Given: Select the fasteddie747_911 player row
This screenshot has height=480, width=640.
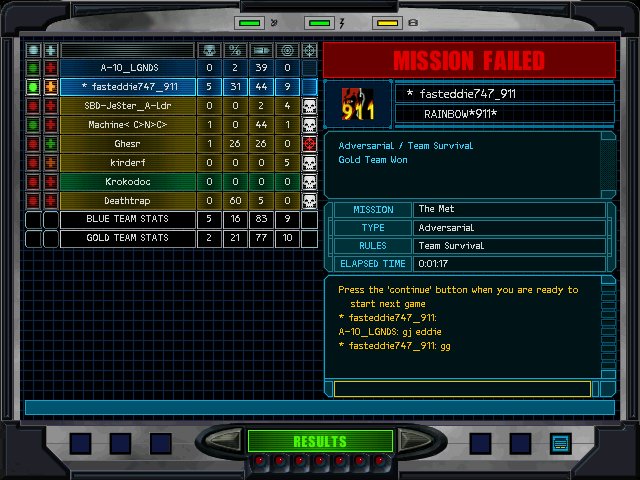Looking at the screenshot, I should tap(127, 87).
